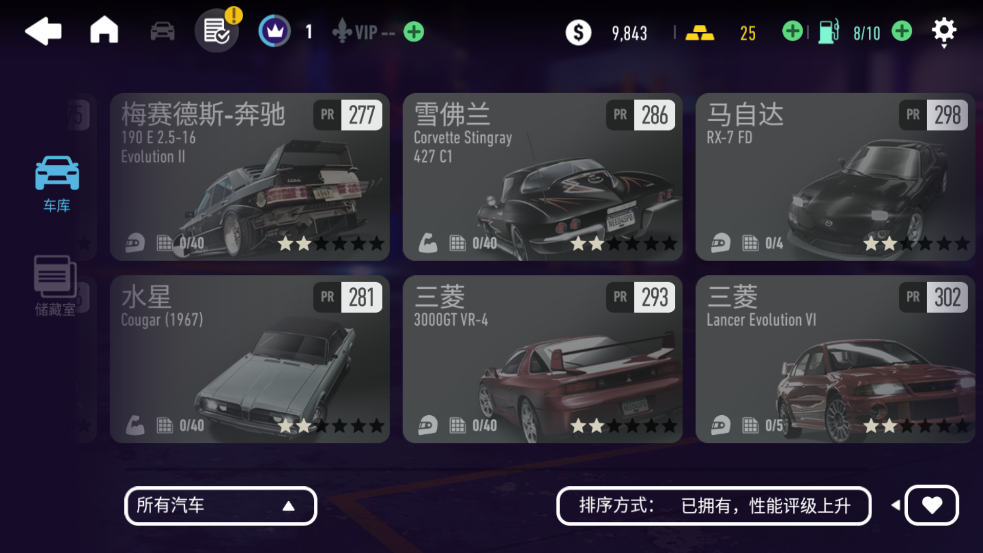The image size is (983, 553).
Task: Choose the 三菱 Lancer Evolution VI card
Action: 835,359
